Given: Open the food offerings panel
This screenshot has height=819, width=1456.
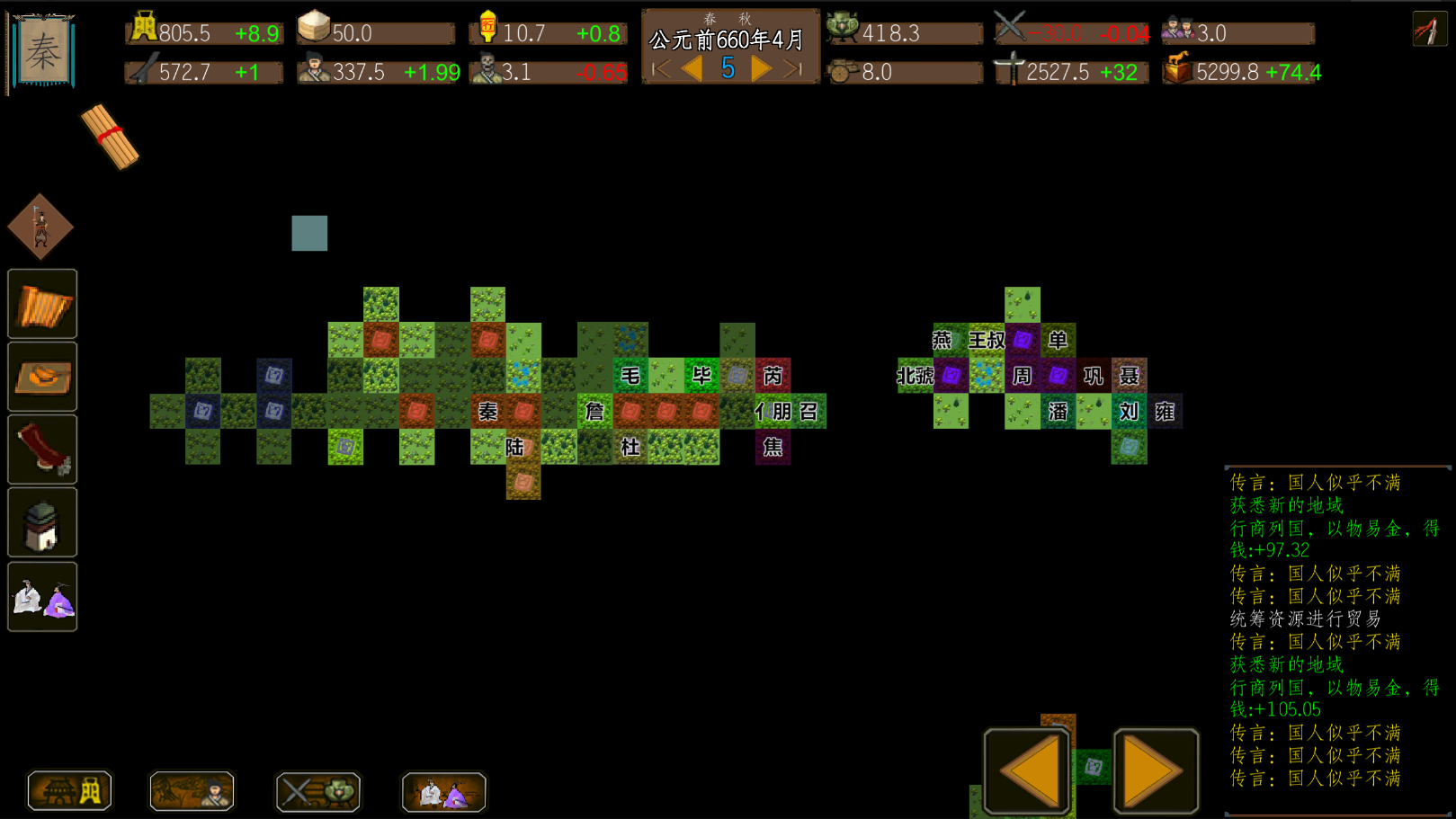Looking at the screenshot, I should point(42,377).
